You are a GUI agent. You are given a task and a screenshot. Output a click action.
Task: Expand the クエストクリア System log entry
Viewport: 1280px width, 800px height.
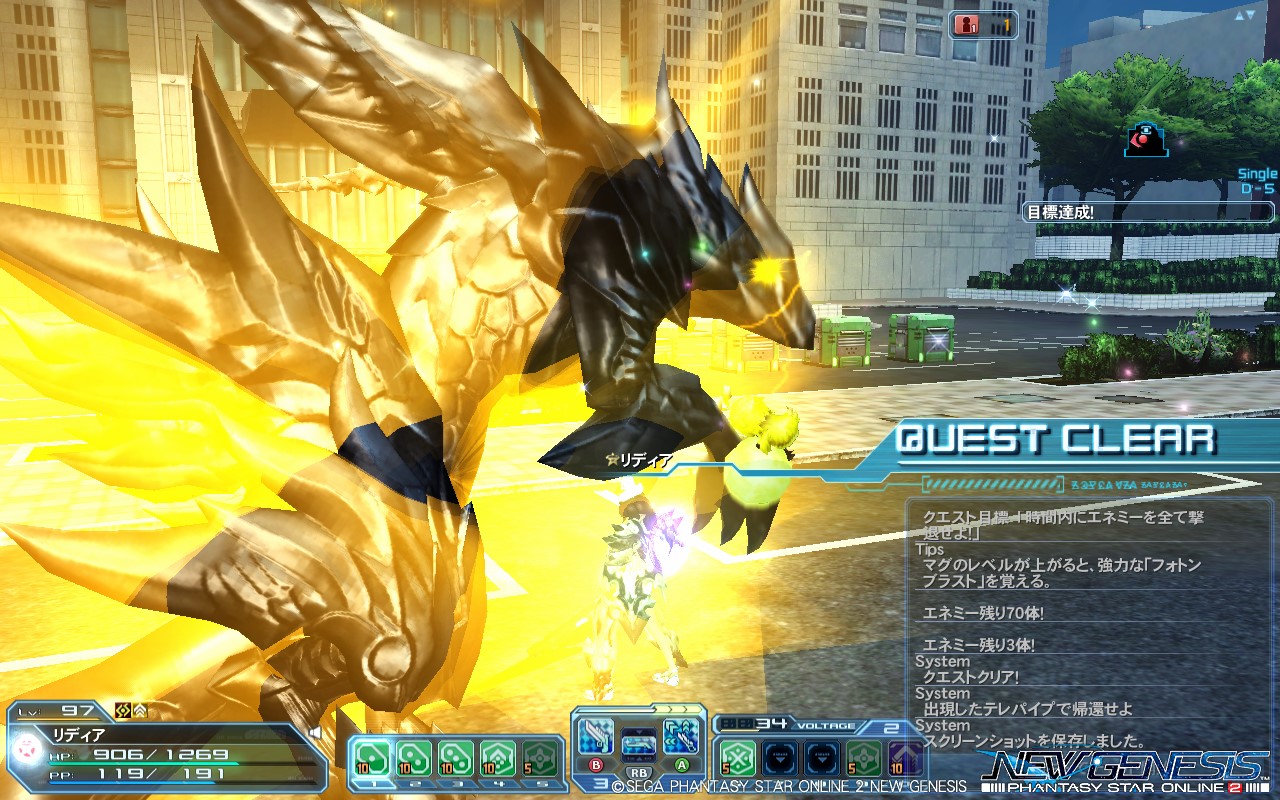click(x=971, y=677)
